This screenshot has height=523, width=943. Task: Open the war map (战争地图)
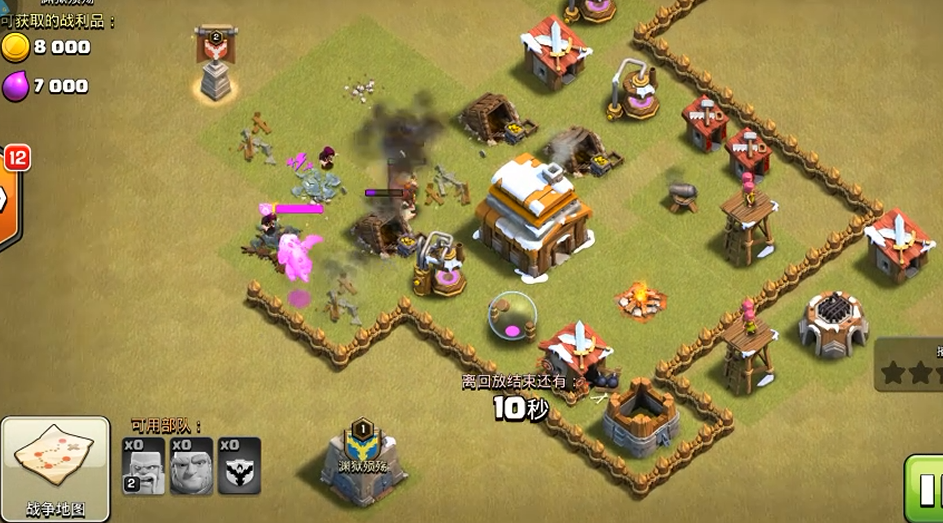(55, 468)
